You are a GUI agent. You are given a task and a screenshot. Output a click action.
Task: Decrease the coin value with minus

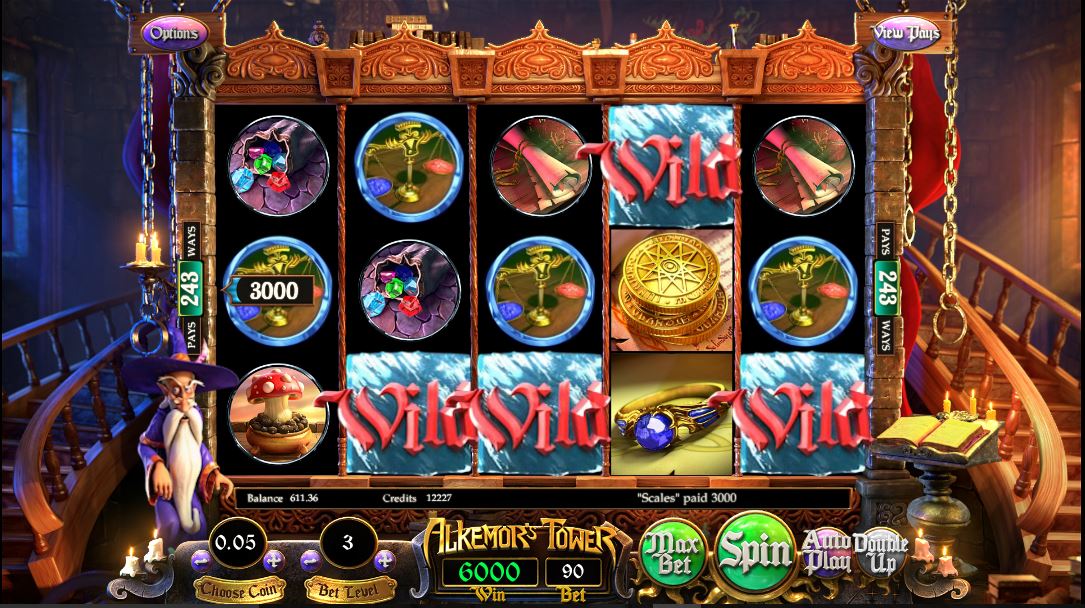click(x=201, y=559)
